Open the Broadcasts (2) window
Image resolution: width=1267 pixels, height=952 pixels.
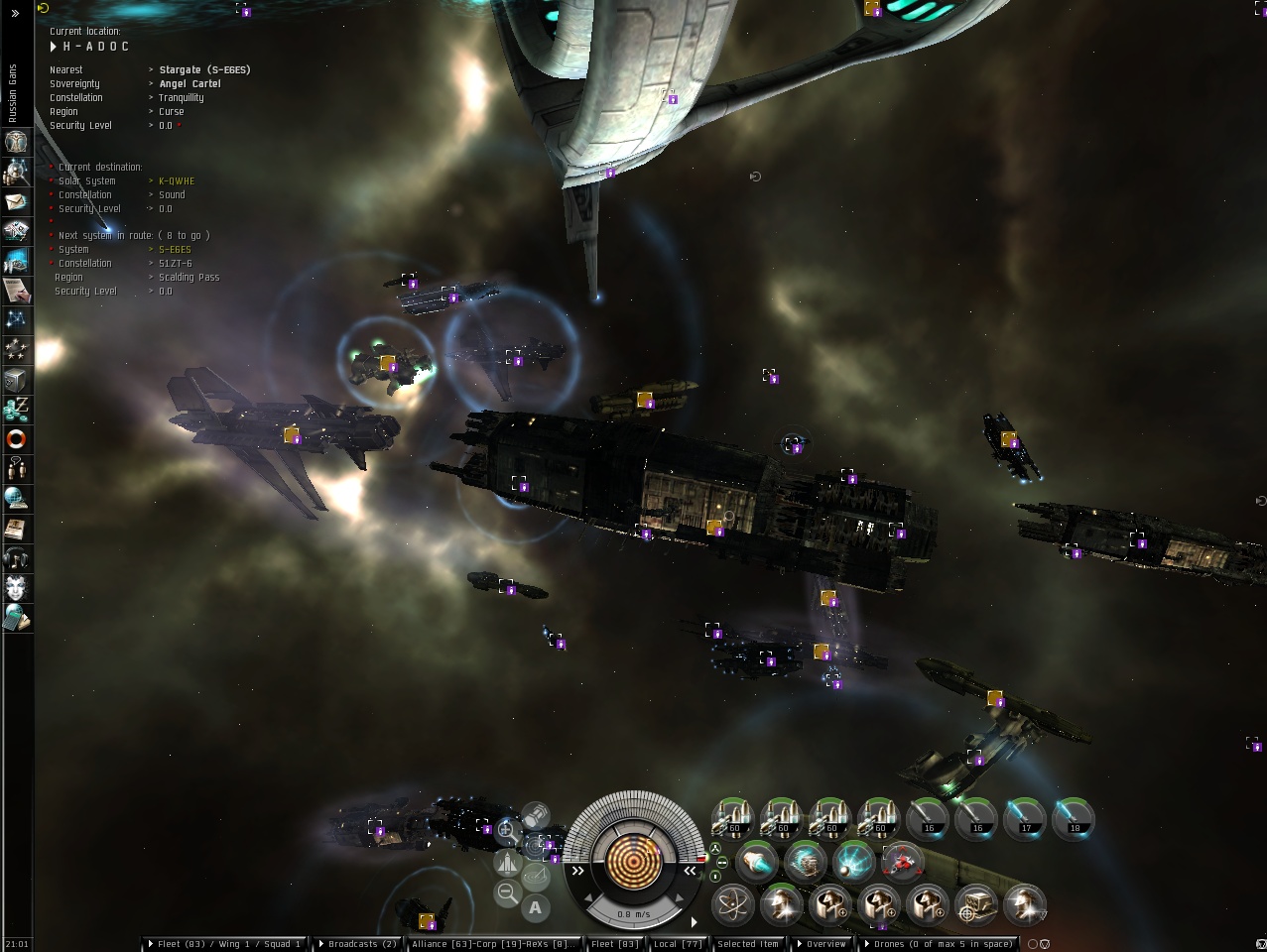pos(360,944)
